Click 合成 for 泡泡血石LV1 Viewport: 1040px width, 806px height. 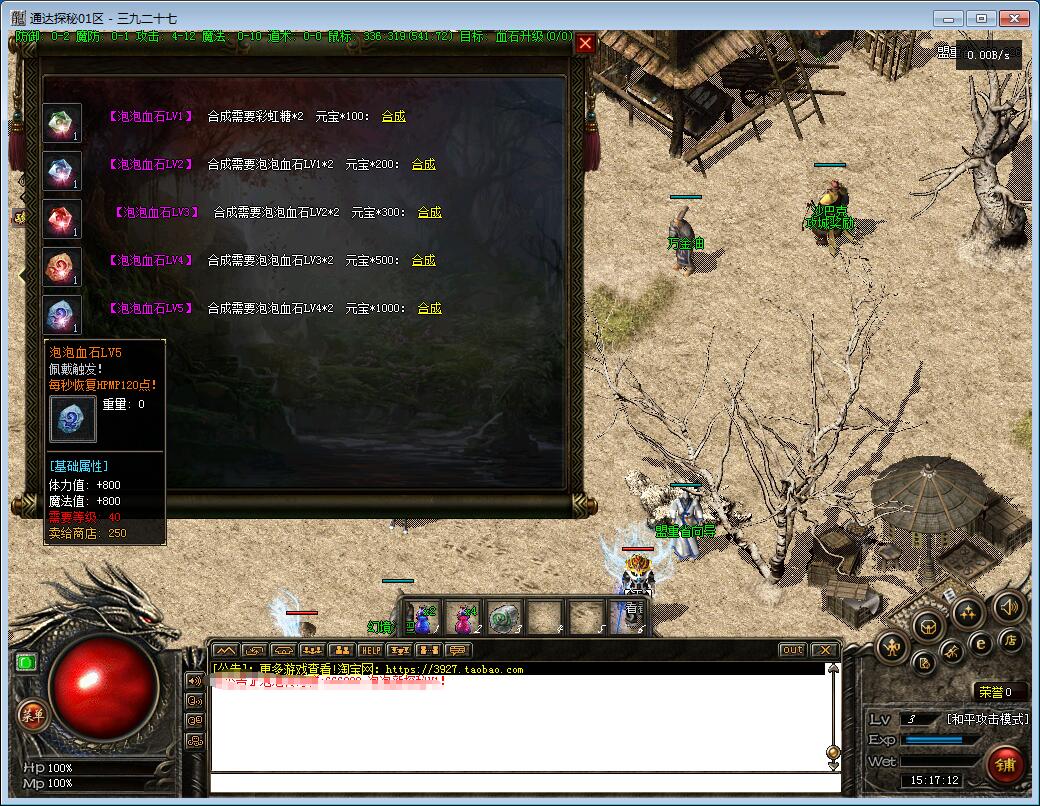[394, 116]
